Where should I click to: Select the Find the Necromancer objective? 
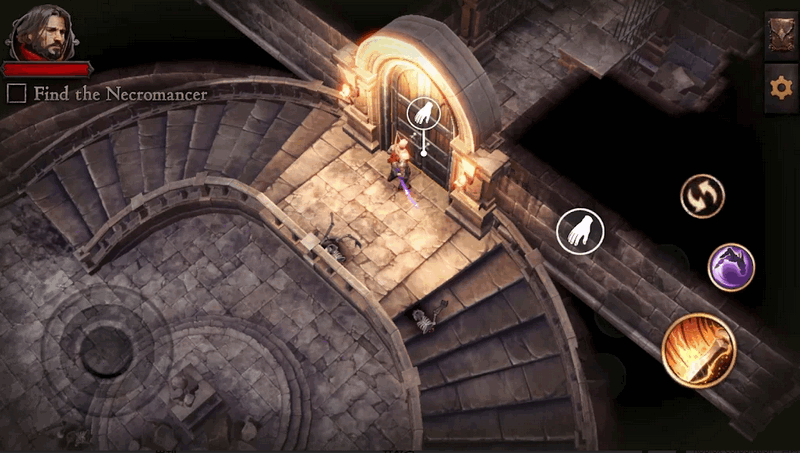point(107,94)
